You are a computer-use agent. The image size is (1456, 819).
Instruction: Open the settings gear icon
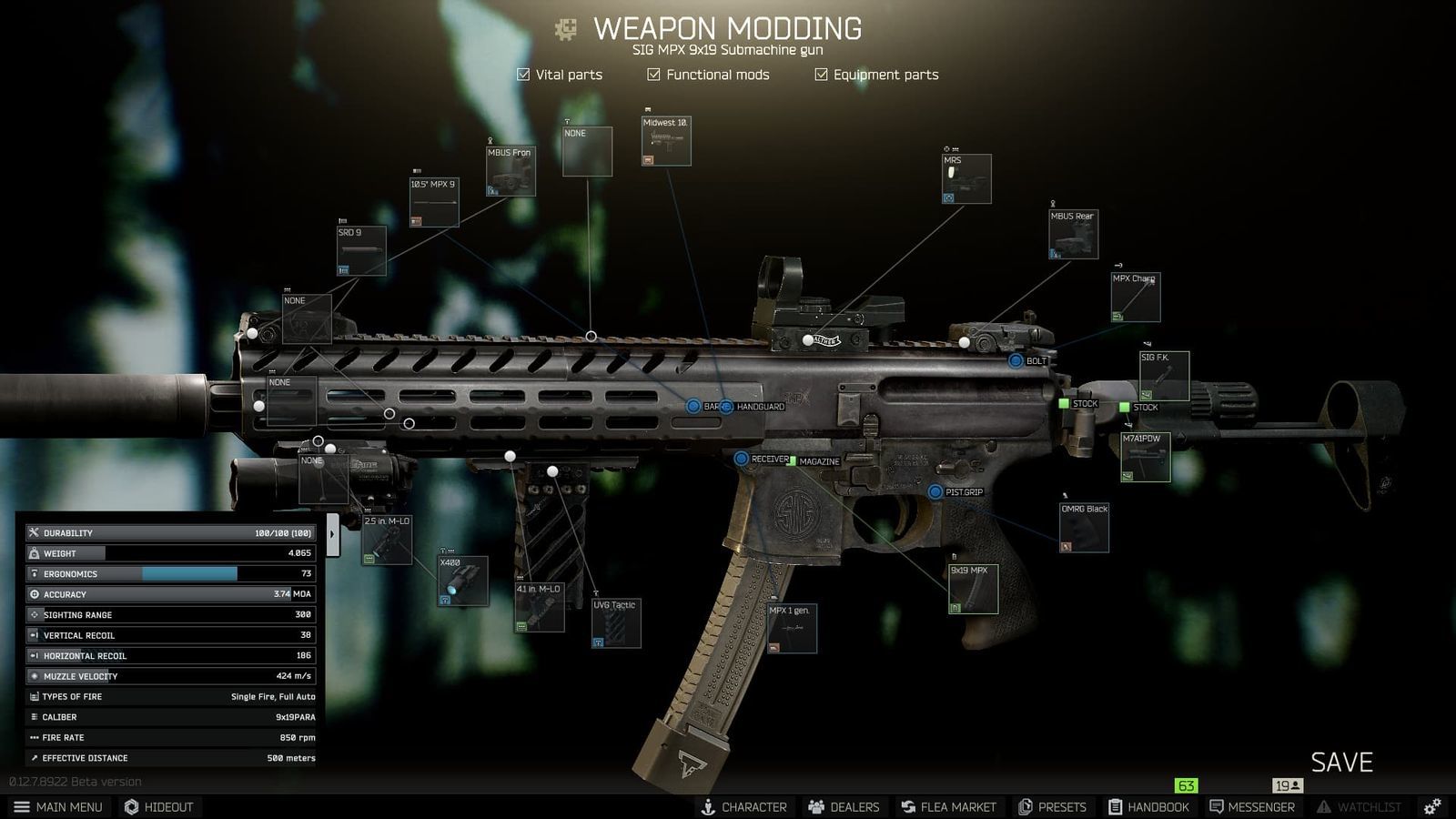coord(1431,806)
